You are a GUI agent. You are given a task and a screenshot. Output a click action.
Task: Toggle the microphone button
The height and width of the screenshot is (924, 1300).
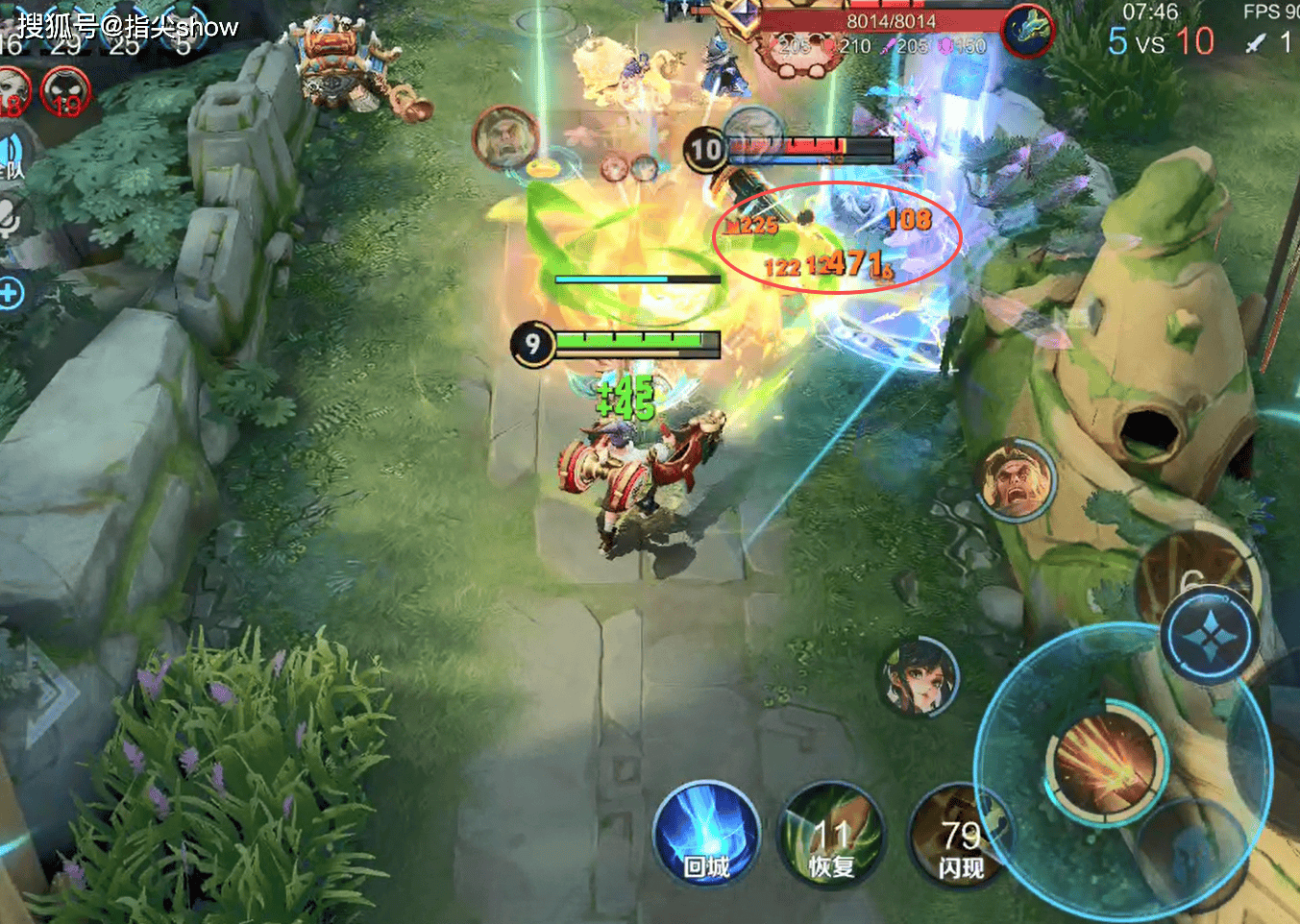10,221
